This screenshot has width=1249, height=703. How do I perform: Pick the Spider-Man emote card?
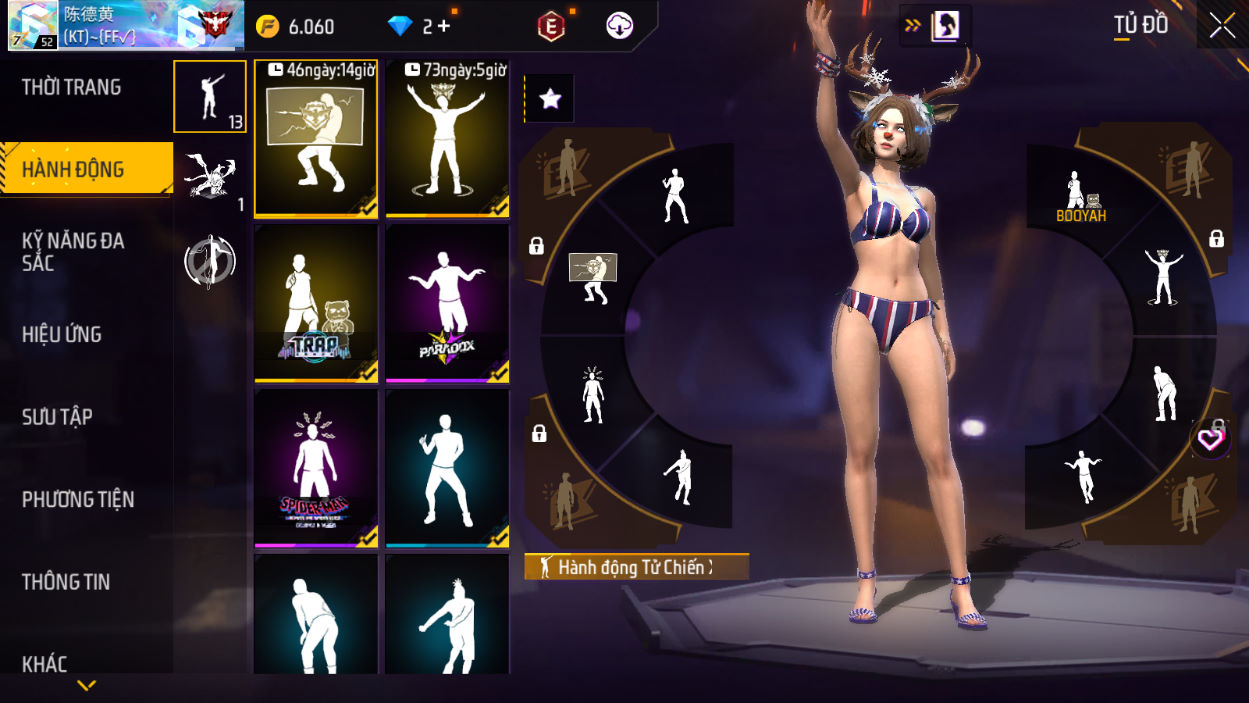[316, 468]
